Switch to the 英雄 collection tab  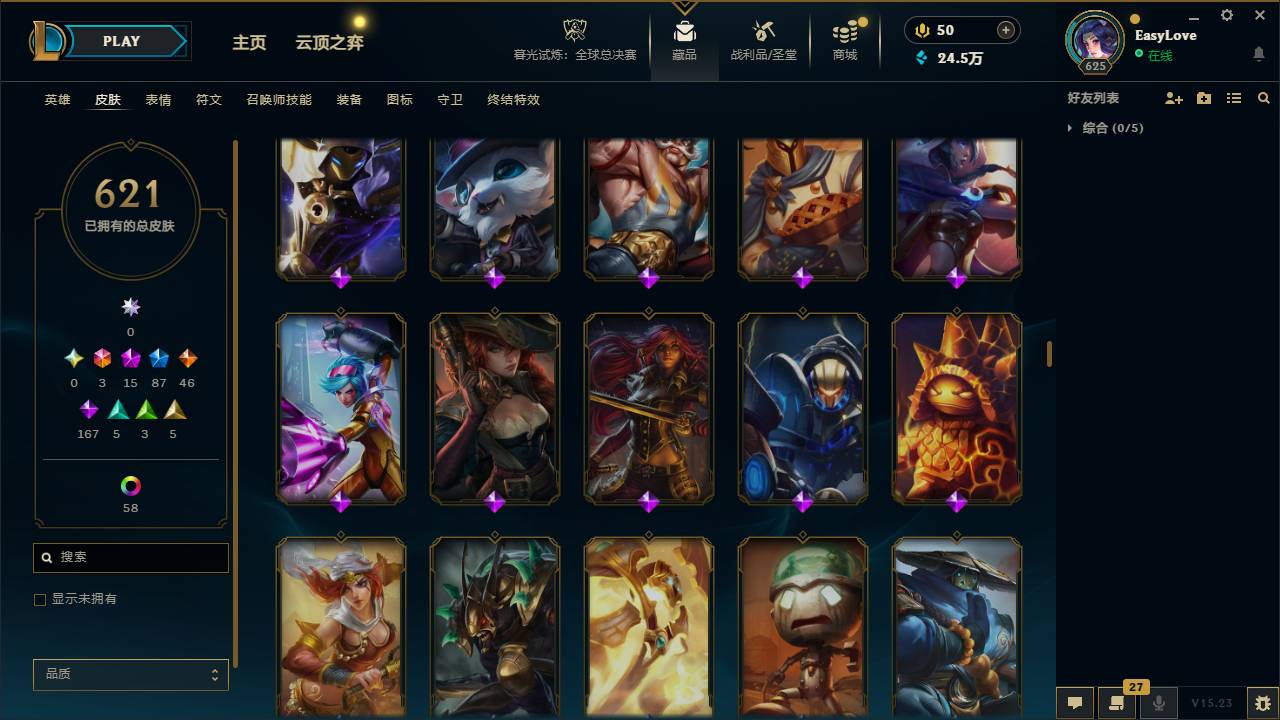coord(56,100)
